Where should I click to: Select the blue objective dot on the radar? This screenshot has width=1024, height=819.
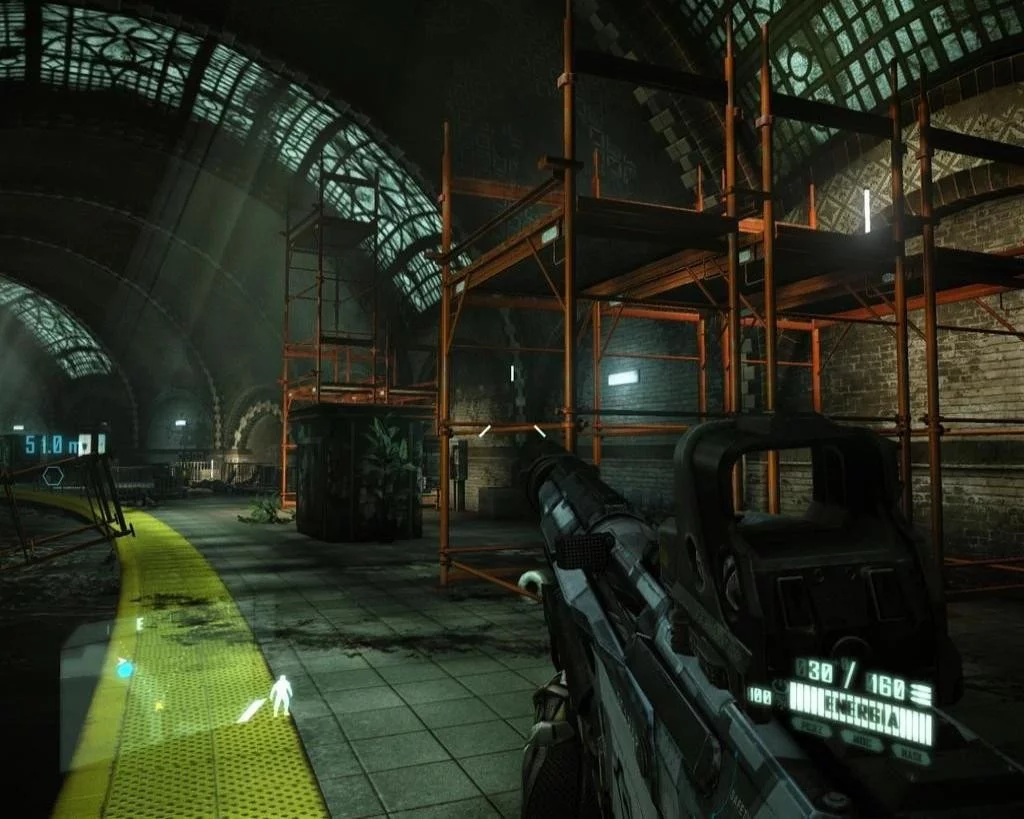pos(125,669)
